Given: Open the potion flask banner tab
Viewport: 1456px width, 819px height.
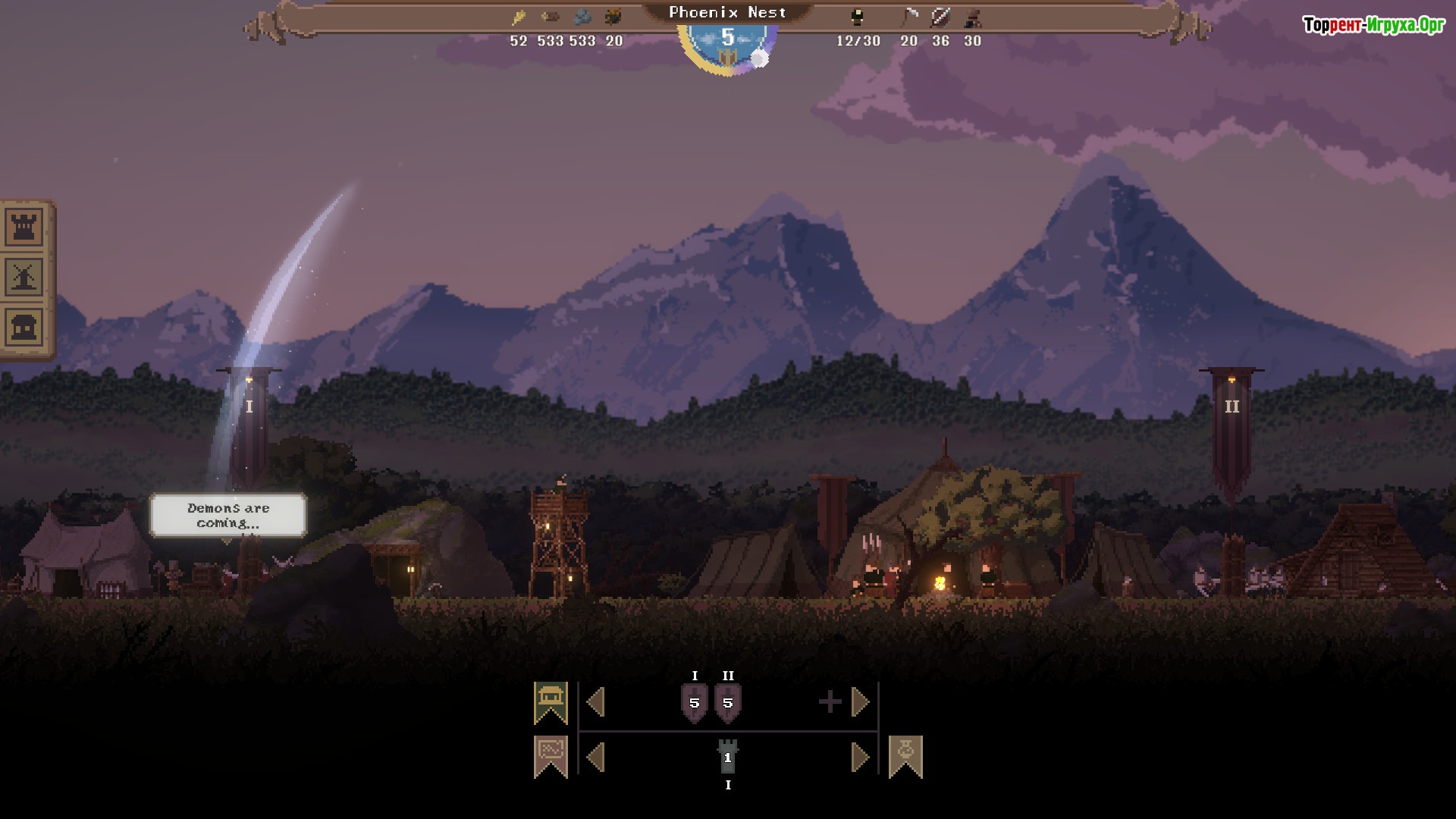Looking at the screenshot, I should 905,756.
